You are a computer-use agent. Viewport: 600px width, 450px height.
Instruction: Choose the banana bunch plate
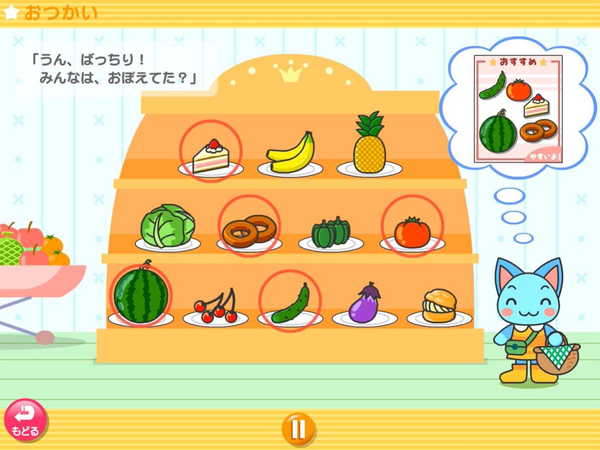pos(290,153)
